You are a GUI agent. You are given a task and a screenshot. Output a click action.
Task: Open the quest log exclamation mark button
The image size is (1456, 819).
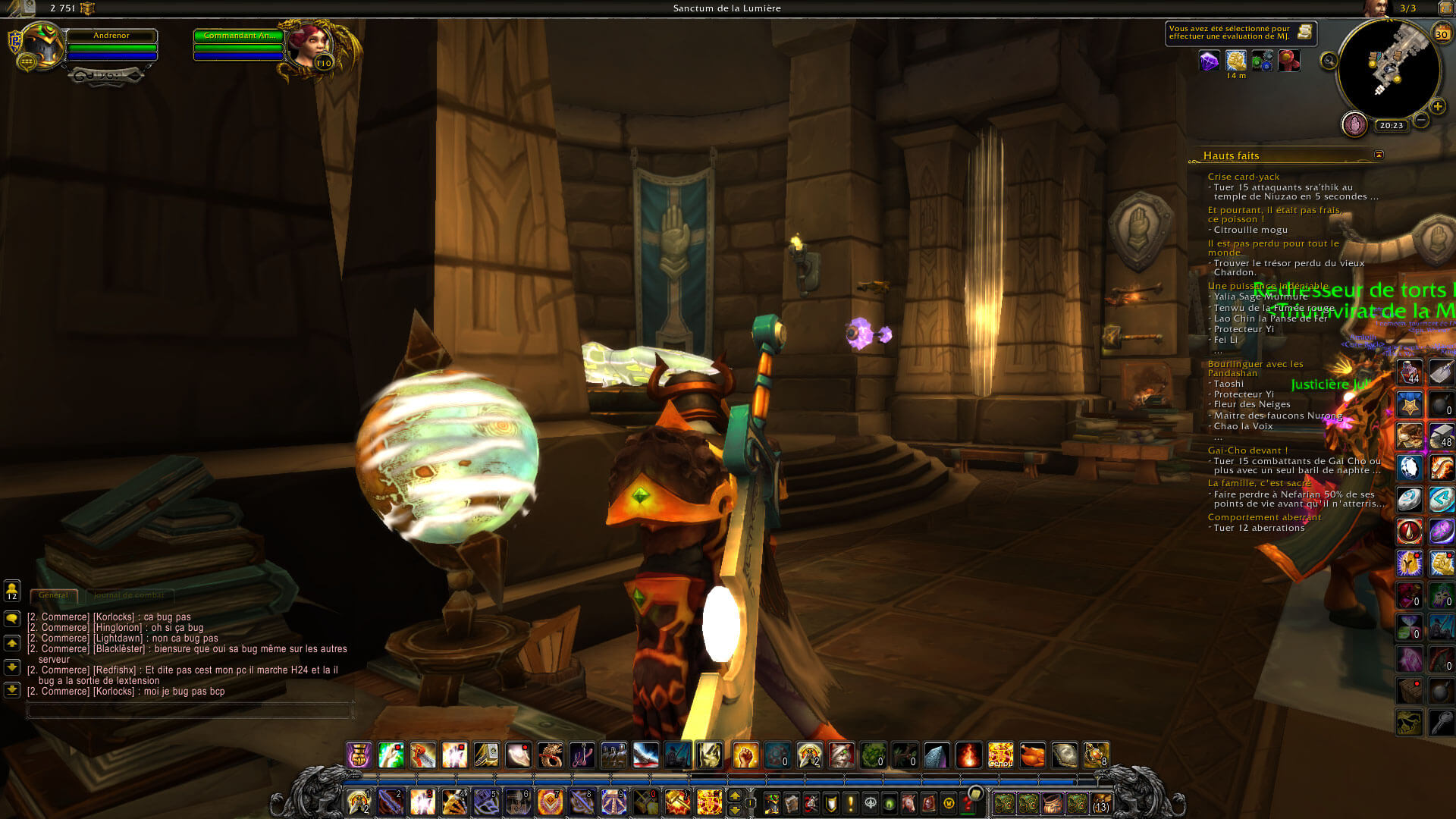coord(851,803)
